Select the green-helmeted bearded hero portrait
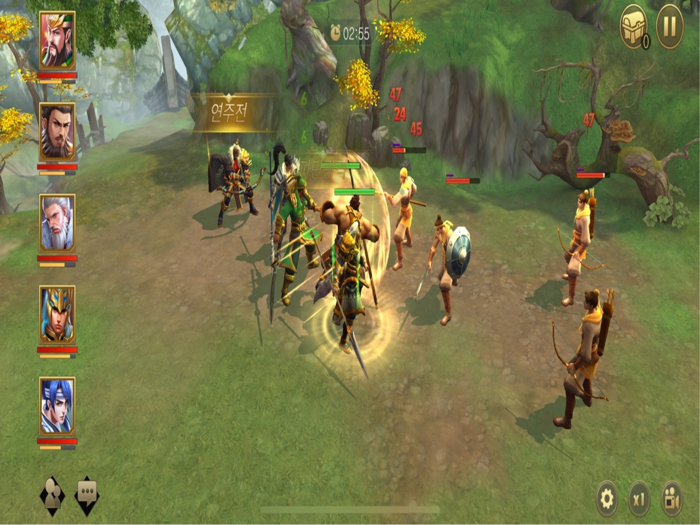This screenshot has width=700, height=525. (57, 40)
